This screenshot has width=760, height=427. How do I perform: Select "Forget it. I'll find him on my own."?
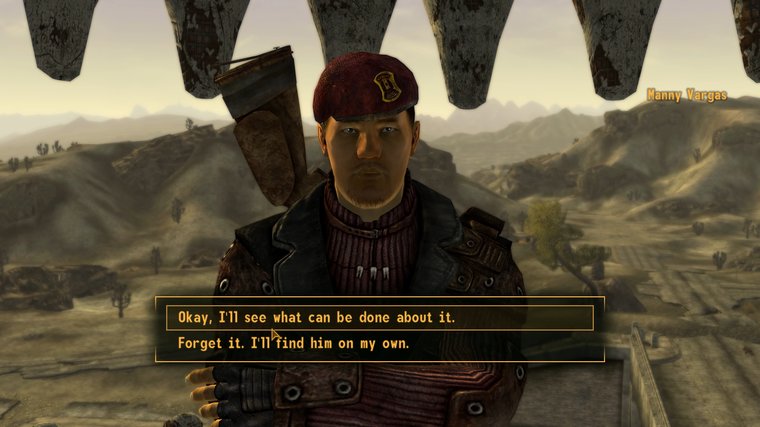click(x=294, y=343)
